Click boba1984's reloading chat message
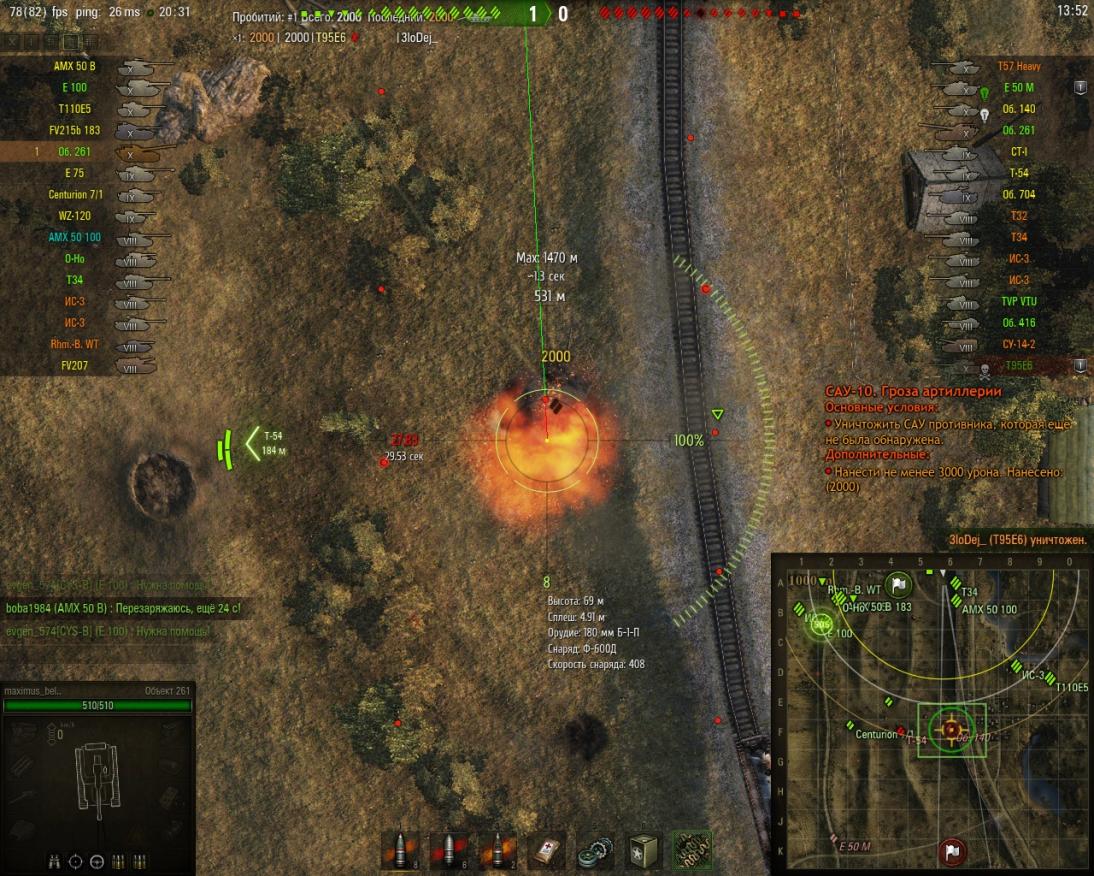This screenshot has height=876, width=1094. 122,608
